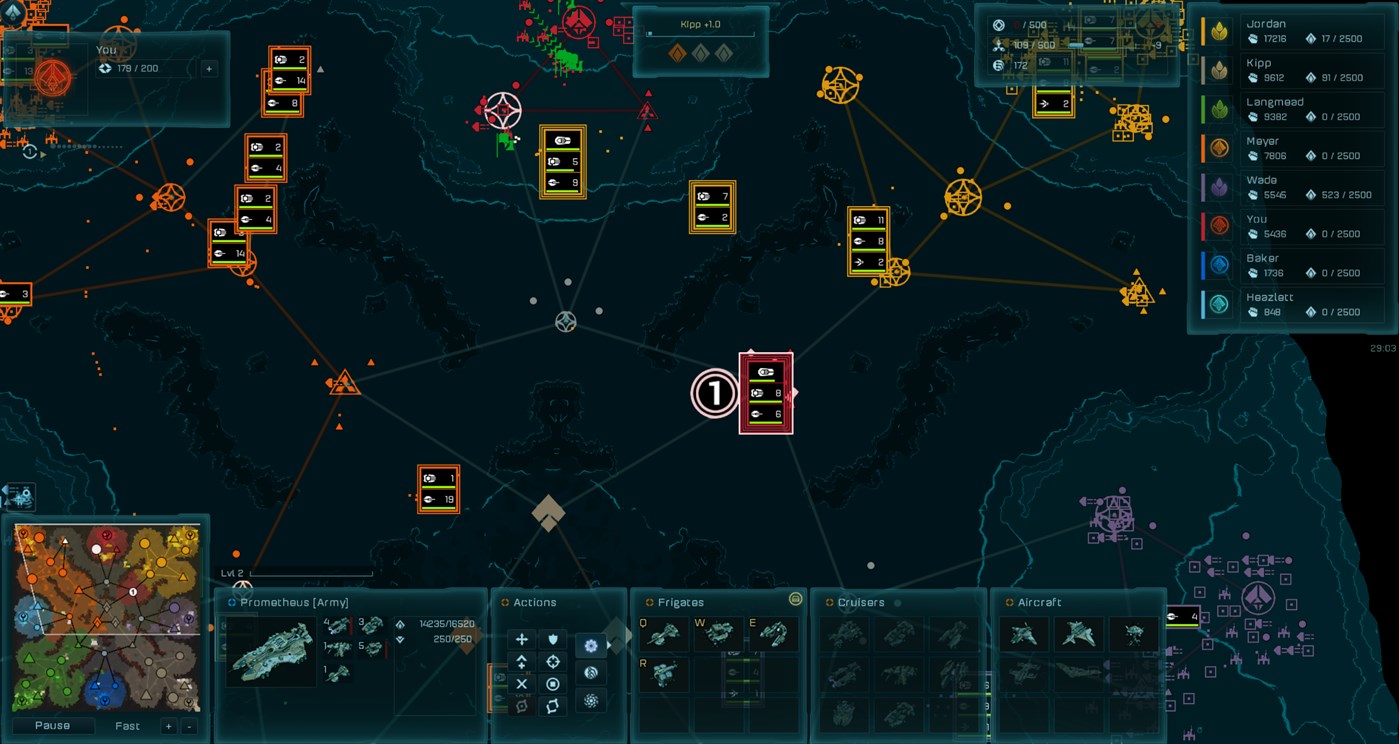Activate the Guard shield icon

pos(553,639)
